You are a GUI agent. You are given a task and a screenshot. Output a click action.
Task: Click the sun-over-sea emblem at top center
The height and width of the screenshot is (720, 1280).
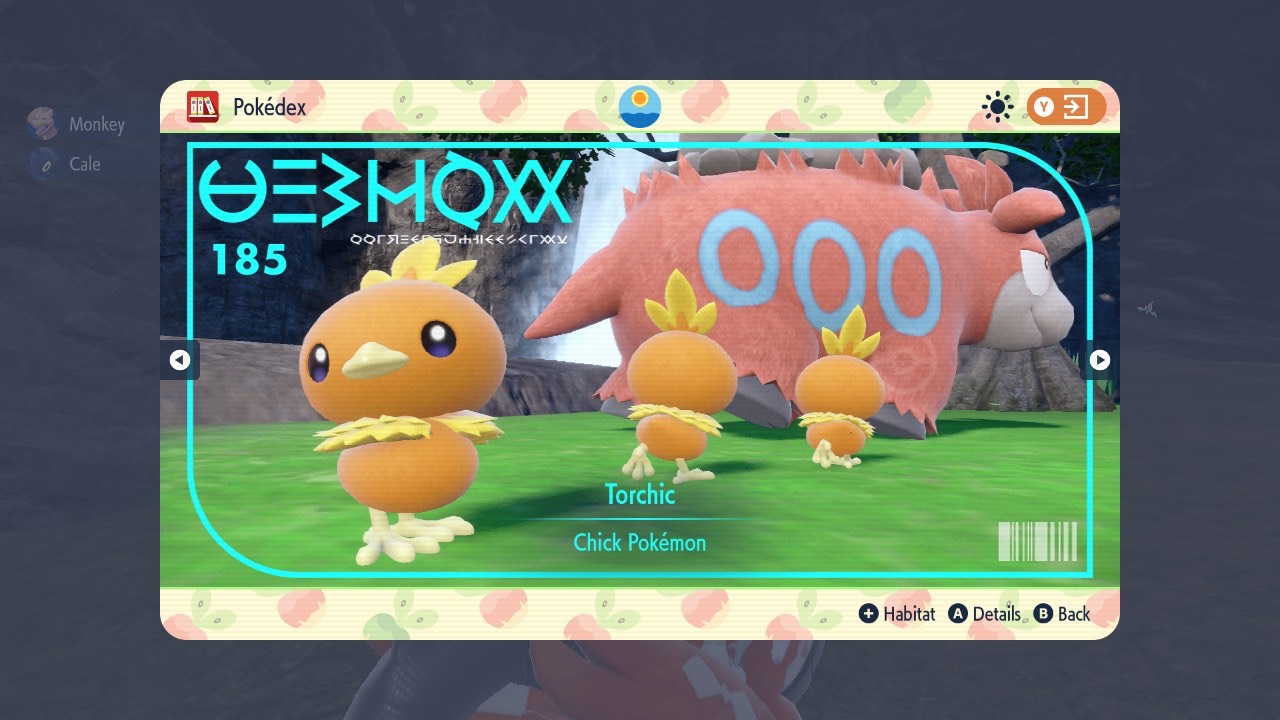click(x=639, y=106)
